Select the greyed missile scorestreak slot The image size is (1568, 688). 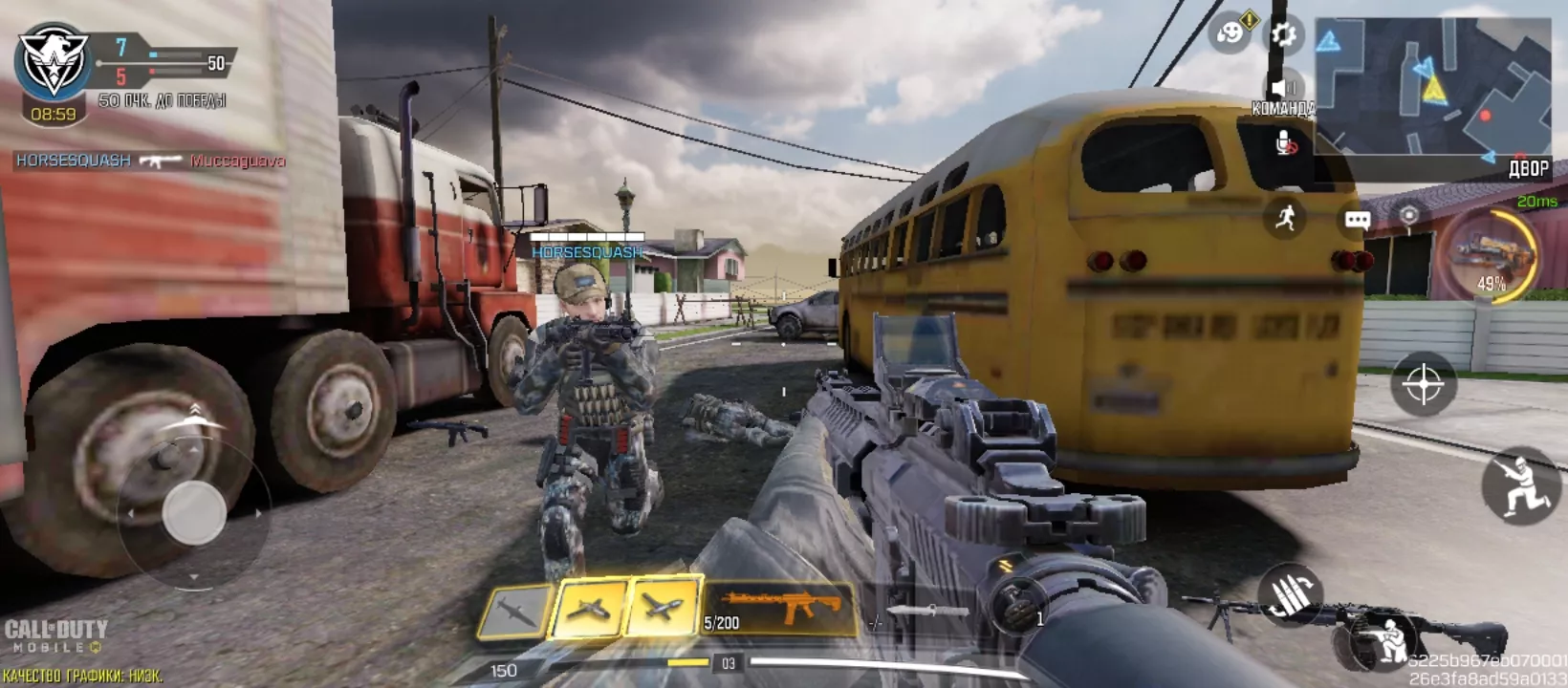pos(517,611)
